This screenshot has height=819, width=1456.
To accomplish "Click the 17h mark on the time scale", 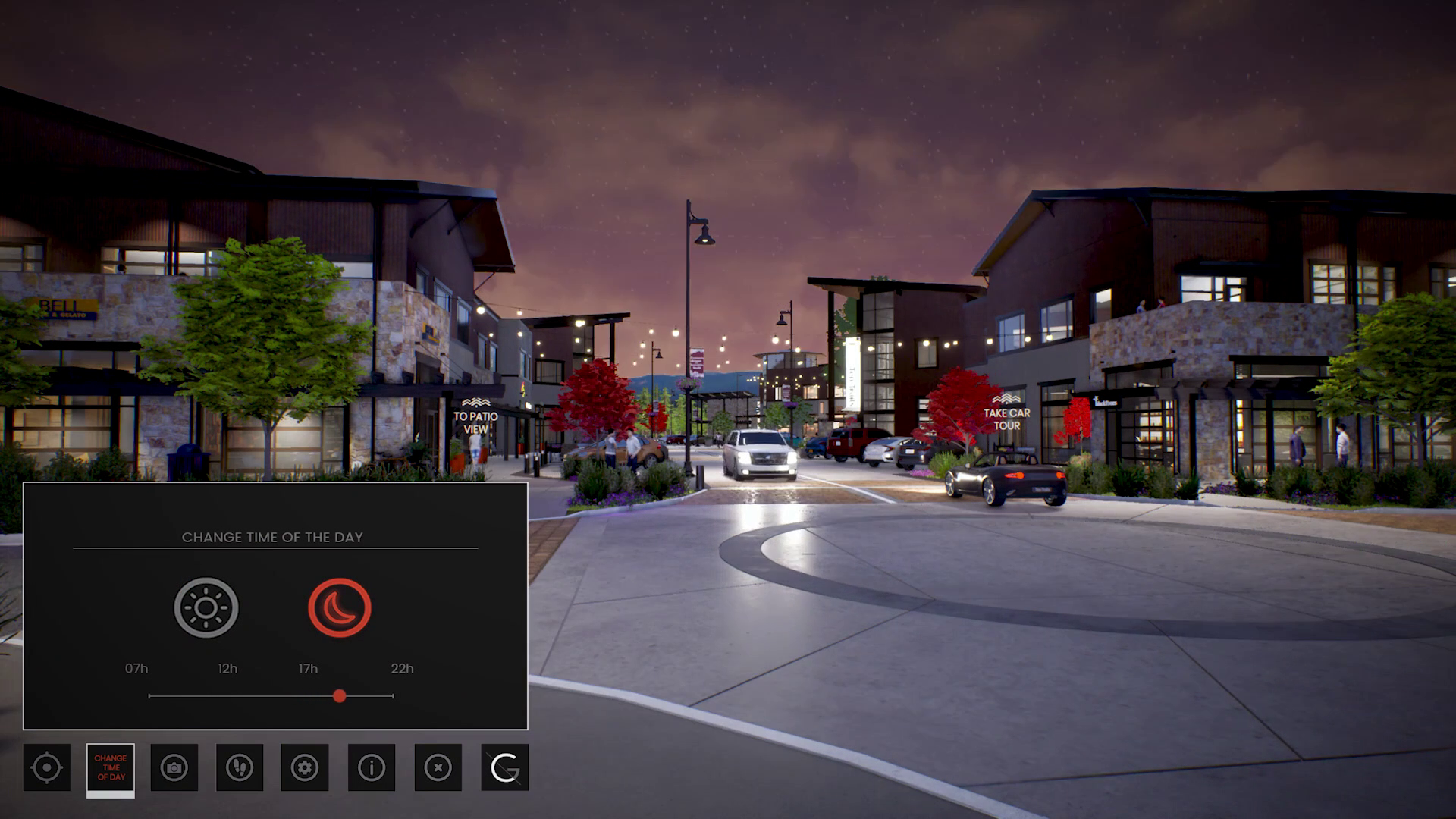I will pyautogui.click(x=306, y=669).
